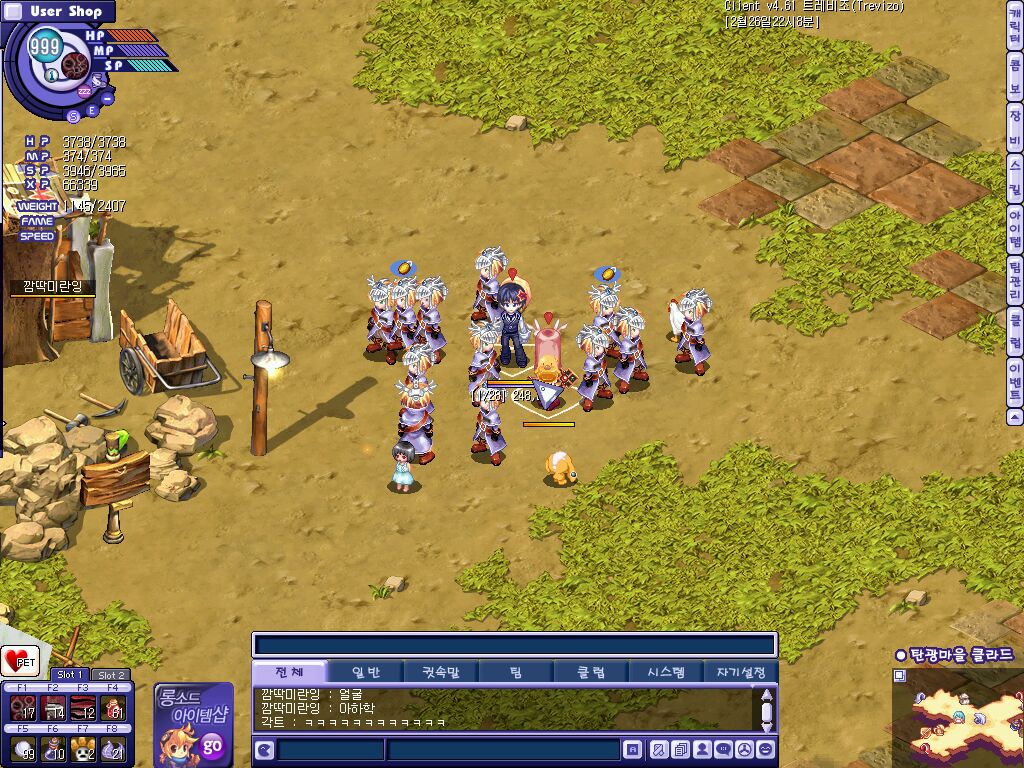The image size is (1024, 768).
Task: Collapse the side menu with the arrow button
Action: (1014, 417)
